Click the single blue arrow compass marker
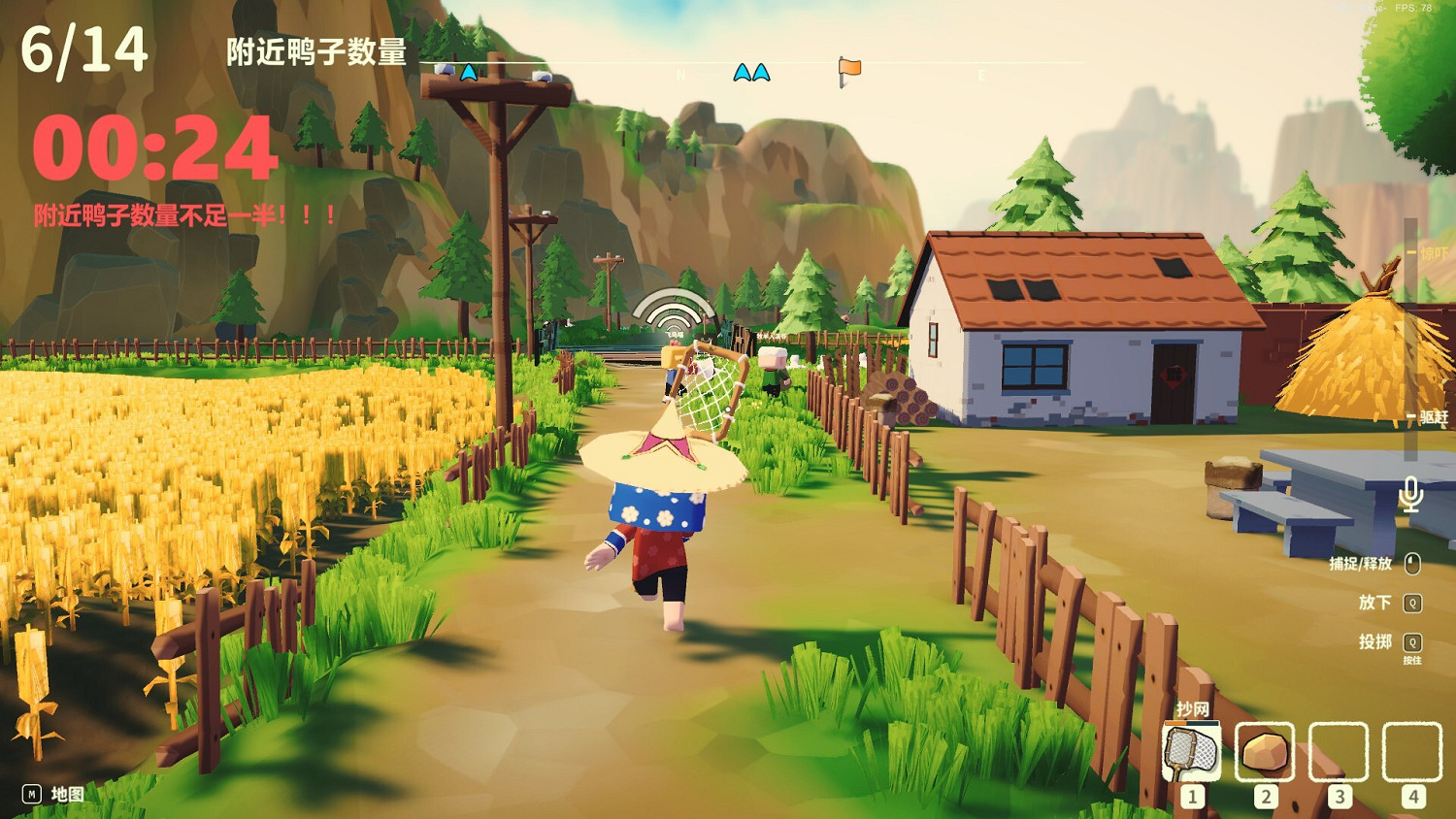 [467, 73]
